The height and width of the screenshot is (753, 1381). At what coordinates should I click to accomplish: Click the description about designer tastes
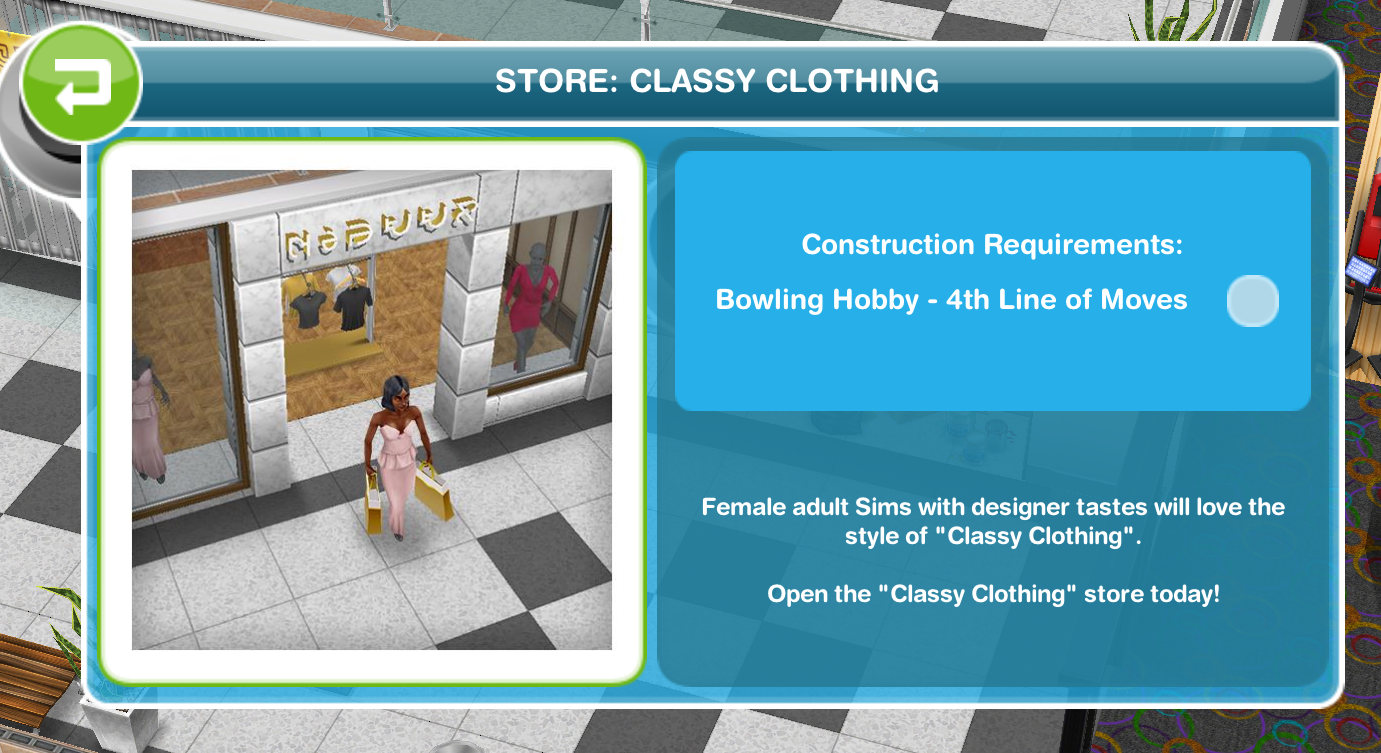coord(992,520)
